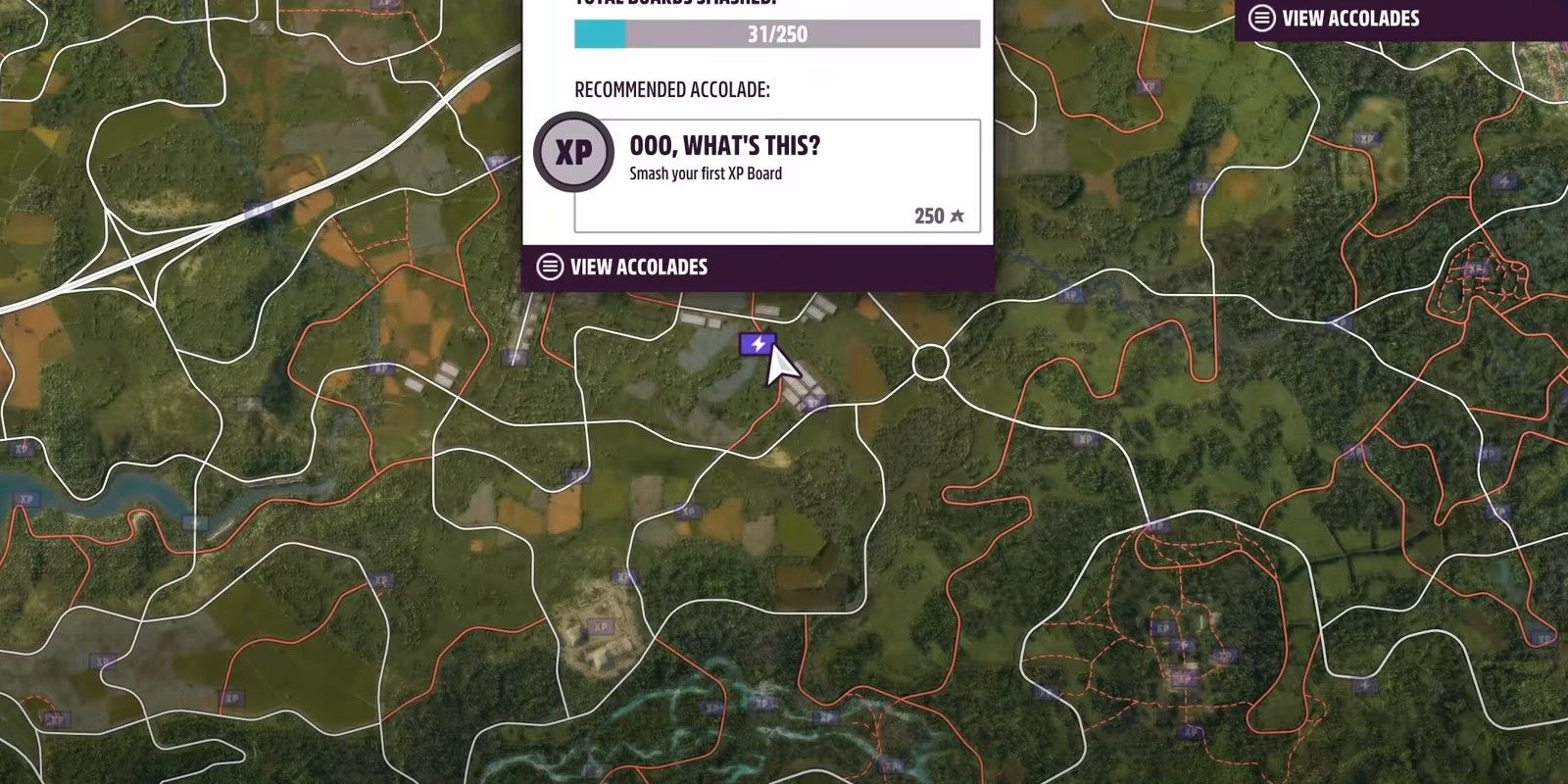
Task: Select the XP board near the sandy quarry
Action: pyautogui.click(x=599, y=627)
